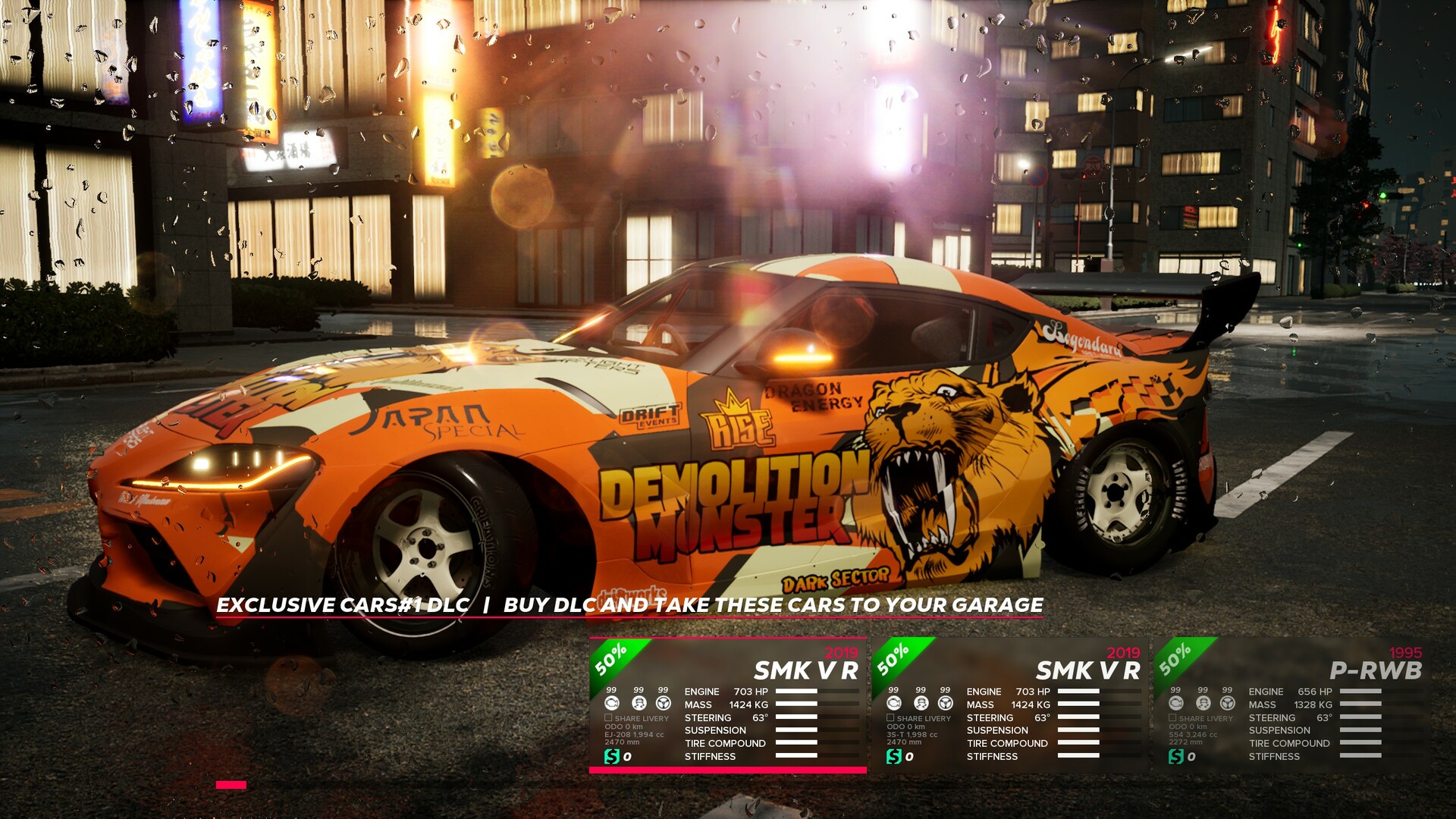Click the S currency icon on the P-RWB card
The height and width of the screenshot is (819, 1456).
1176,755
